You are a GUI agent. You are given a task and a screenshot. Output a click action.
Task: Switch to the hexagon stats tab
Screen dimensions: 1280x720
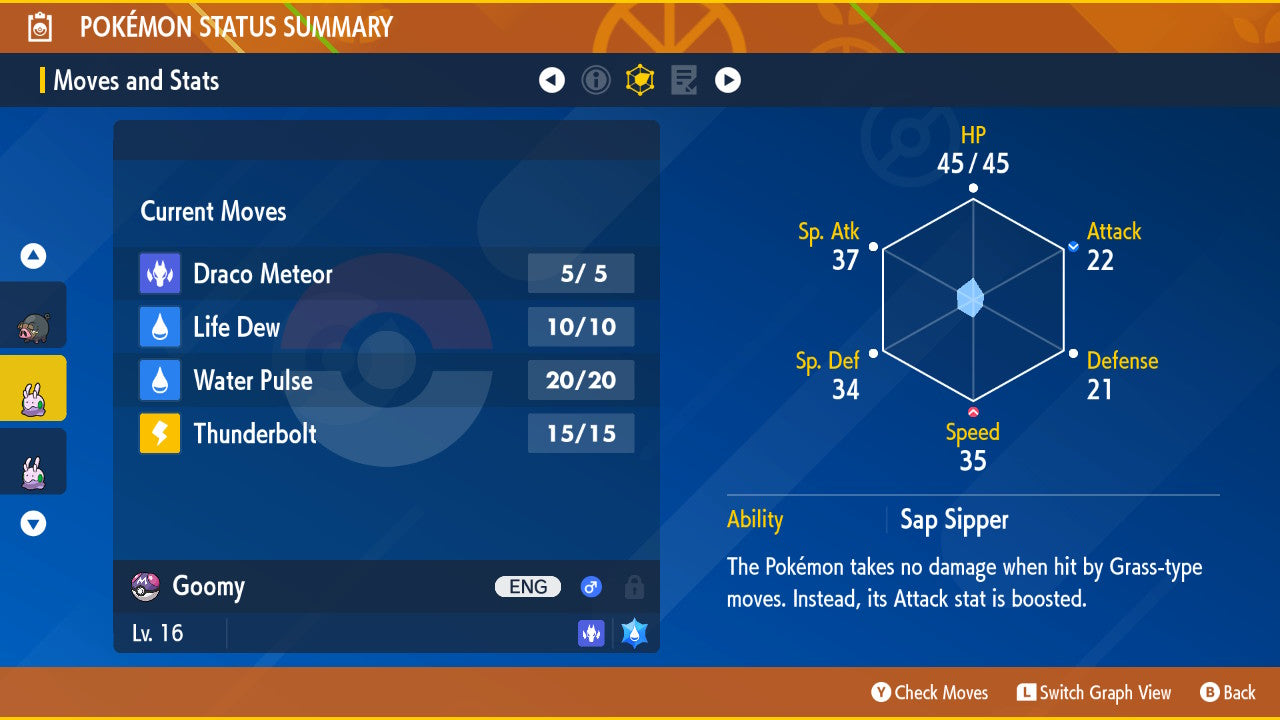[640, 80]
